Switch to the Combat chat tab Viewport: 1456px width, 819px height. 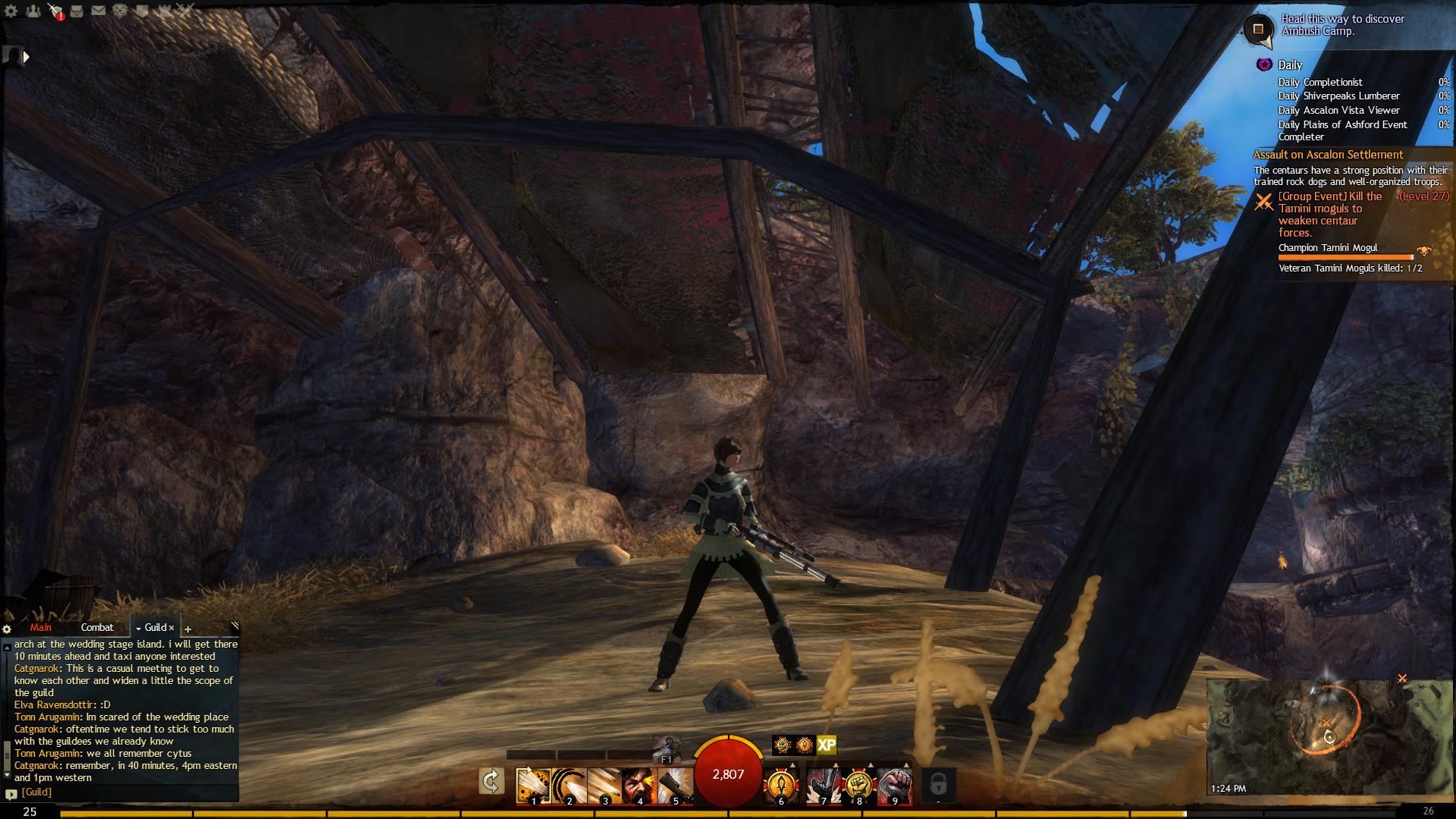point(97,628)
